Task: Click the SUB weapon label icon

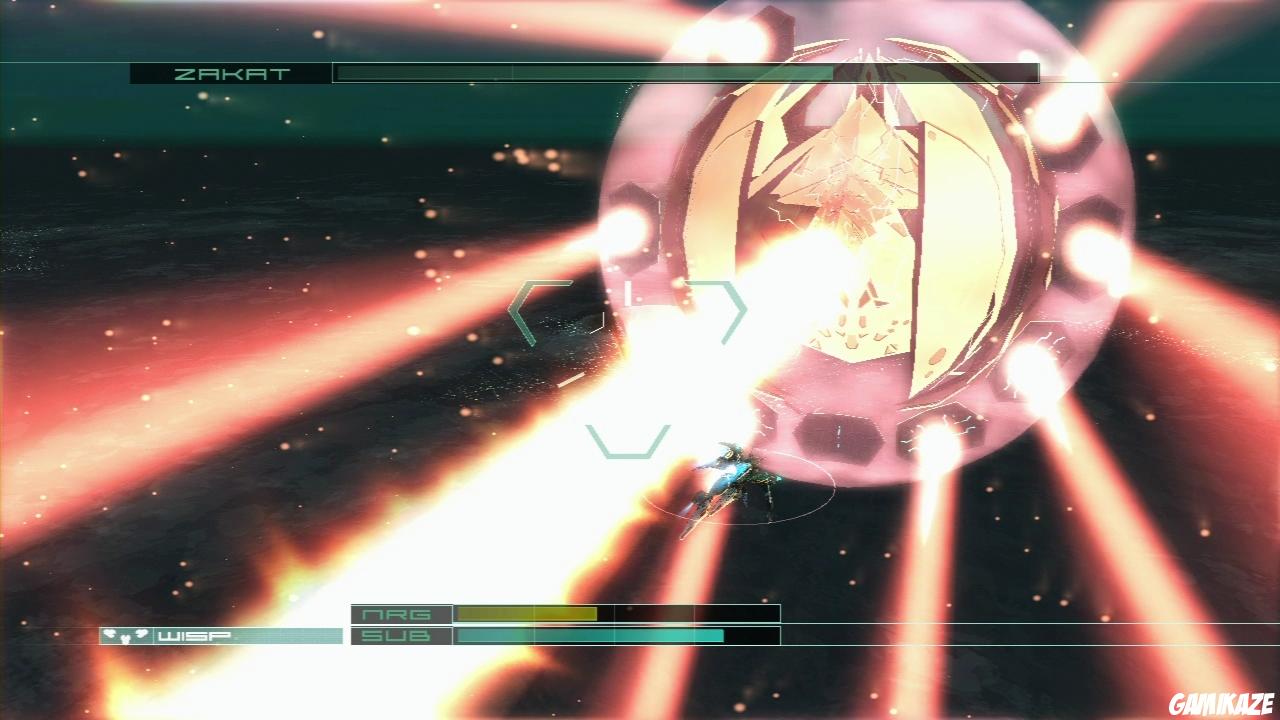Action: 398,634
